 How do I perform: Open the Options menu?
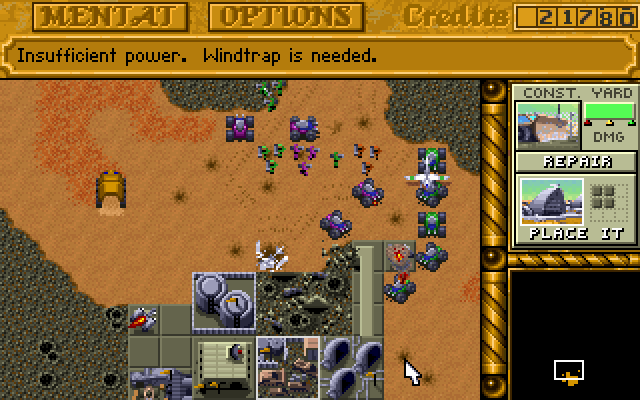click(285, 17)
